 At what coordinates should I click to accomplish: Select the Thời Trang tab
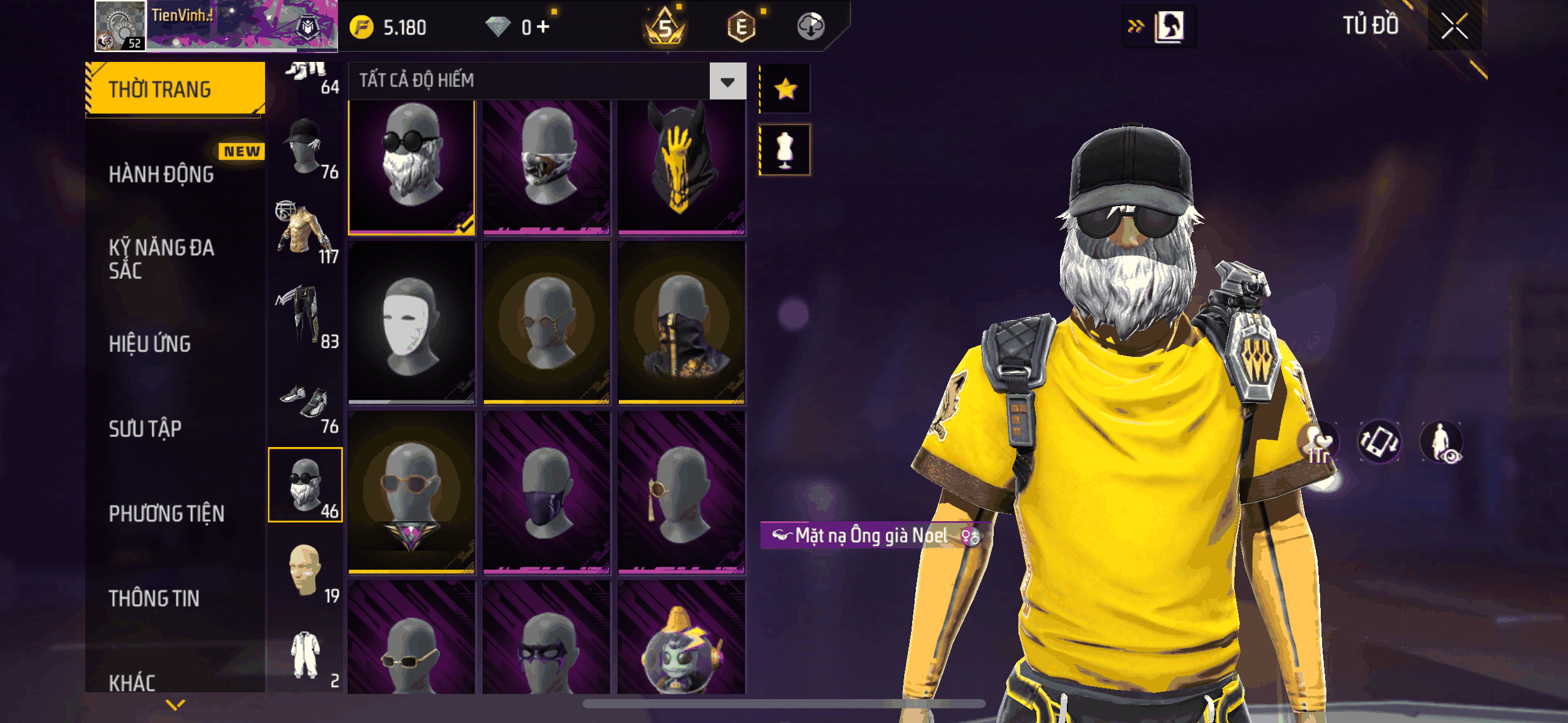coord(175,90)
